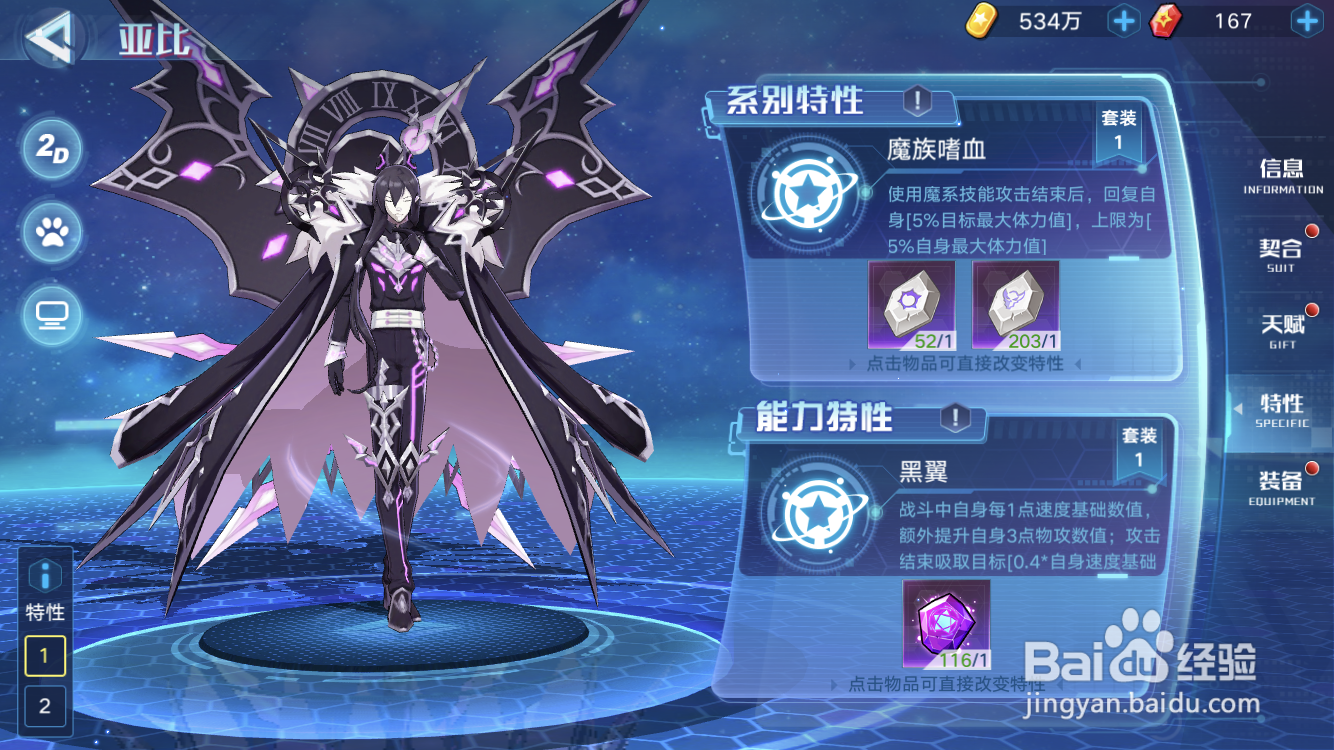Tap the gold coin currency icon
The image size is (1334, 750).
pos(981,20)
